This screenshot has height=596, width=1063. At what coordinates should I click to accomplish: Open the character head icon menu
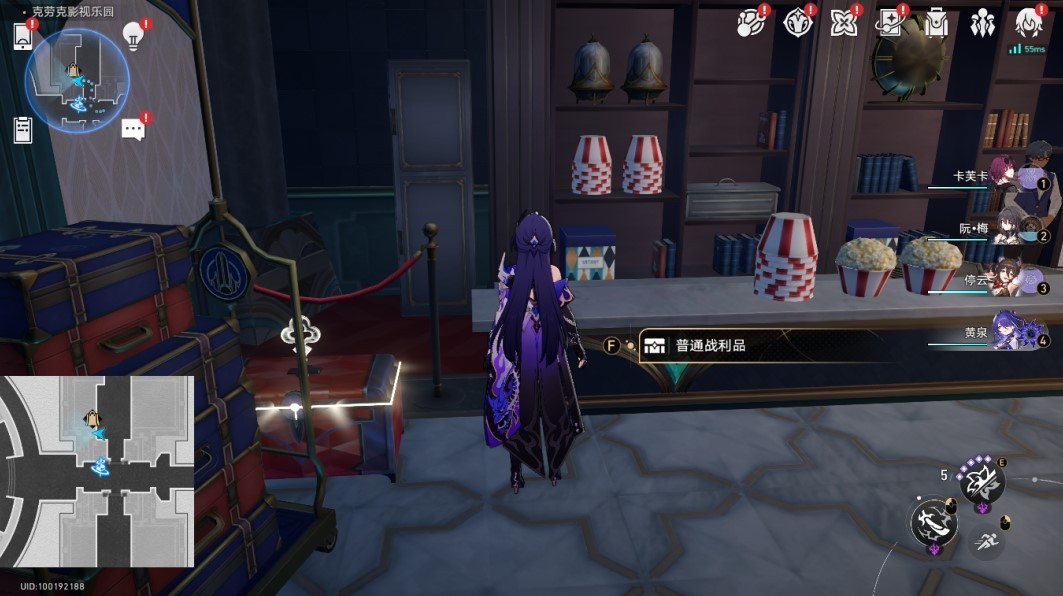click(x=1028, y=23)
